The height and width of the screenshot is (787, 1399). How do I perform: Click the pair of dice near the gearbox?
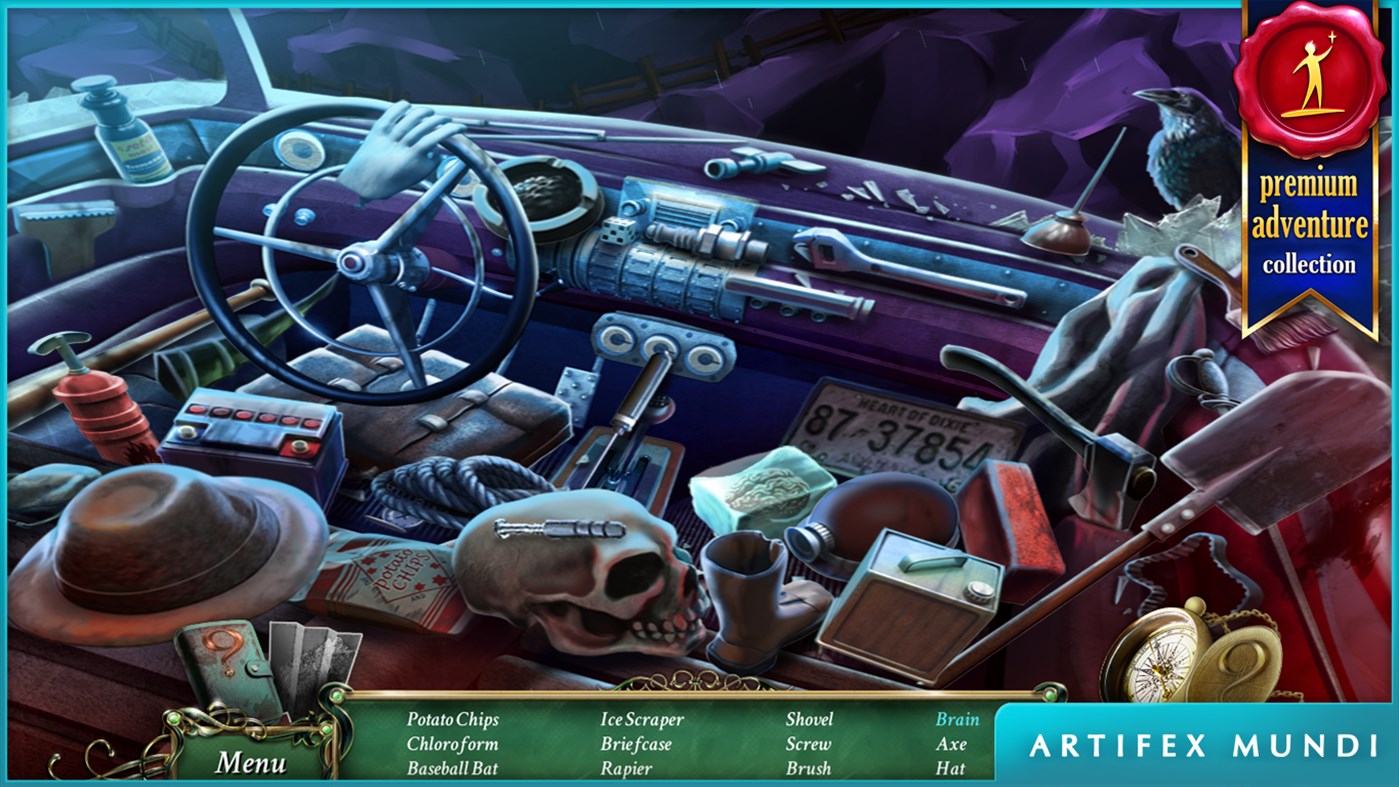(x=618, y=230)
